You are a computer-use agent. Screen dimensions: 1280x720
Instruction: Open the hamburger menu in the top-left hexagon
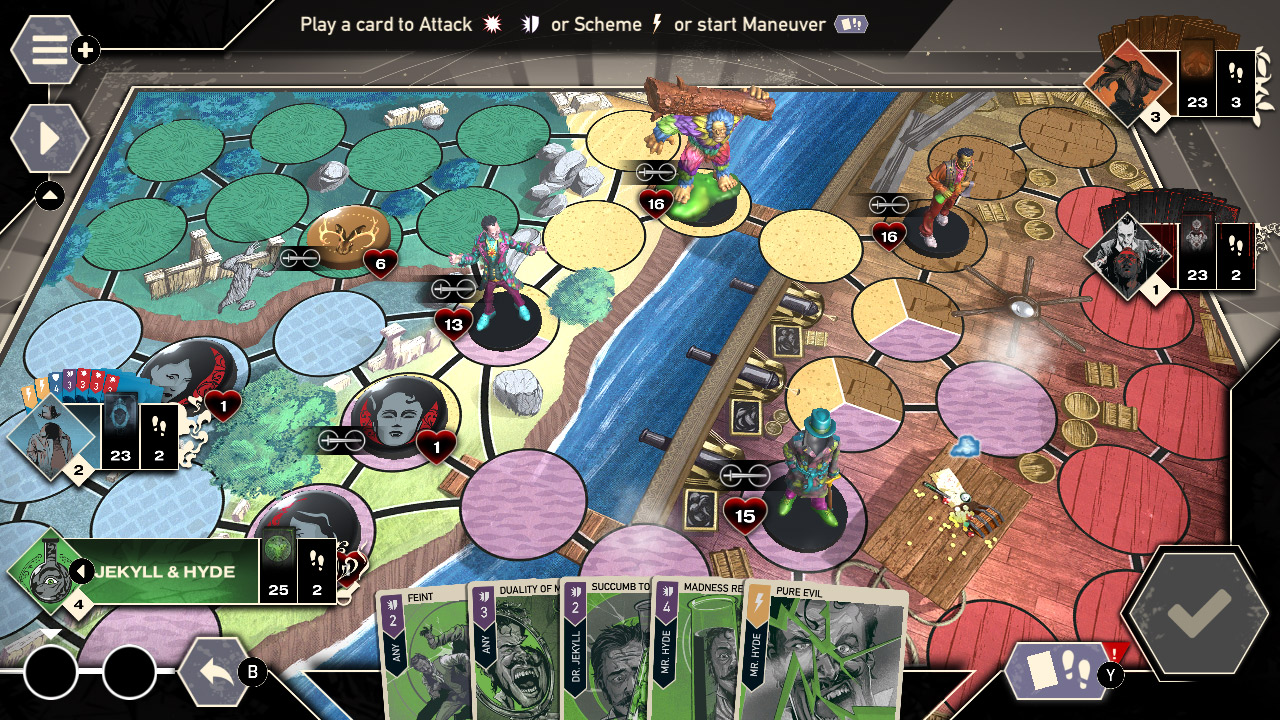point(46,46)
